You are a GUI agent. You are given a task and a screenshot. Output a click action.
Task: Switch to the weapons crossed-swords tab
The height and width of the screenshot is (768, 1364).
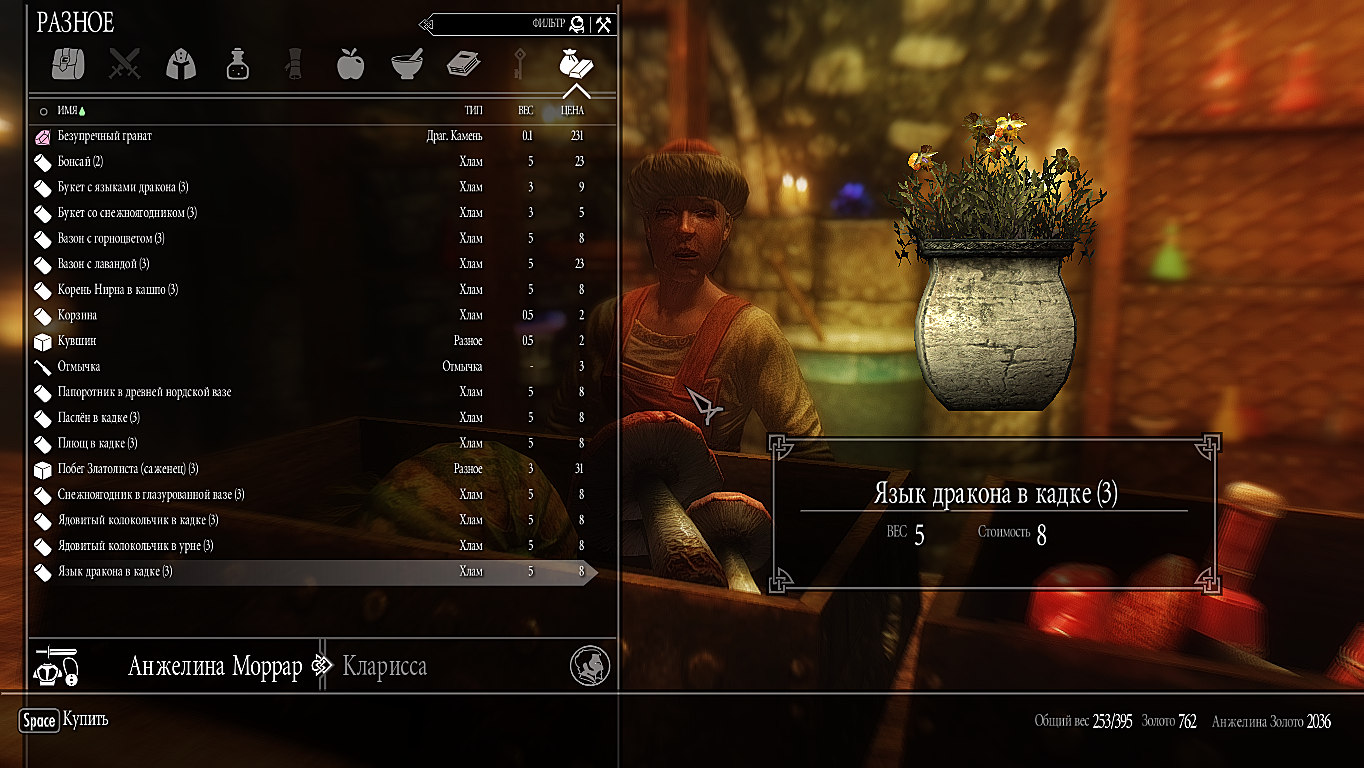pyautogui.click(x=125, y=64)
